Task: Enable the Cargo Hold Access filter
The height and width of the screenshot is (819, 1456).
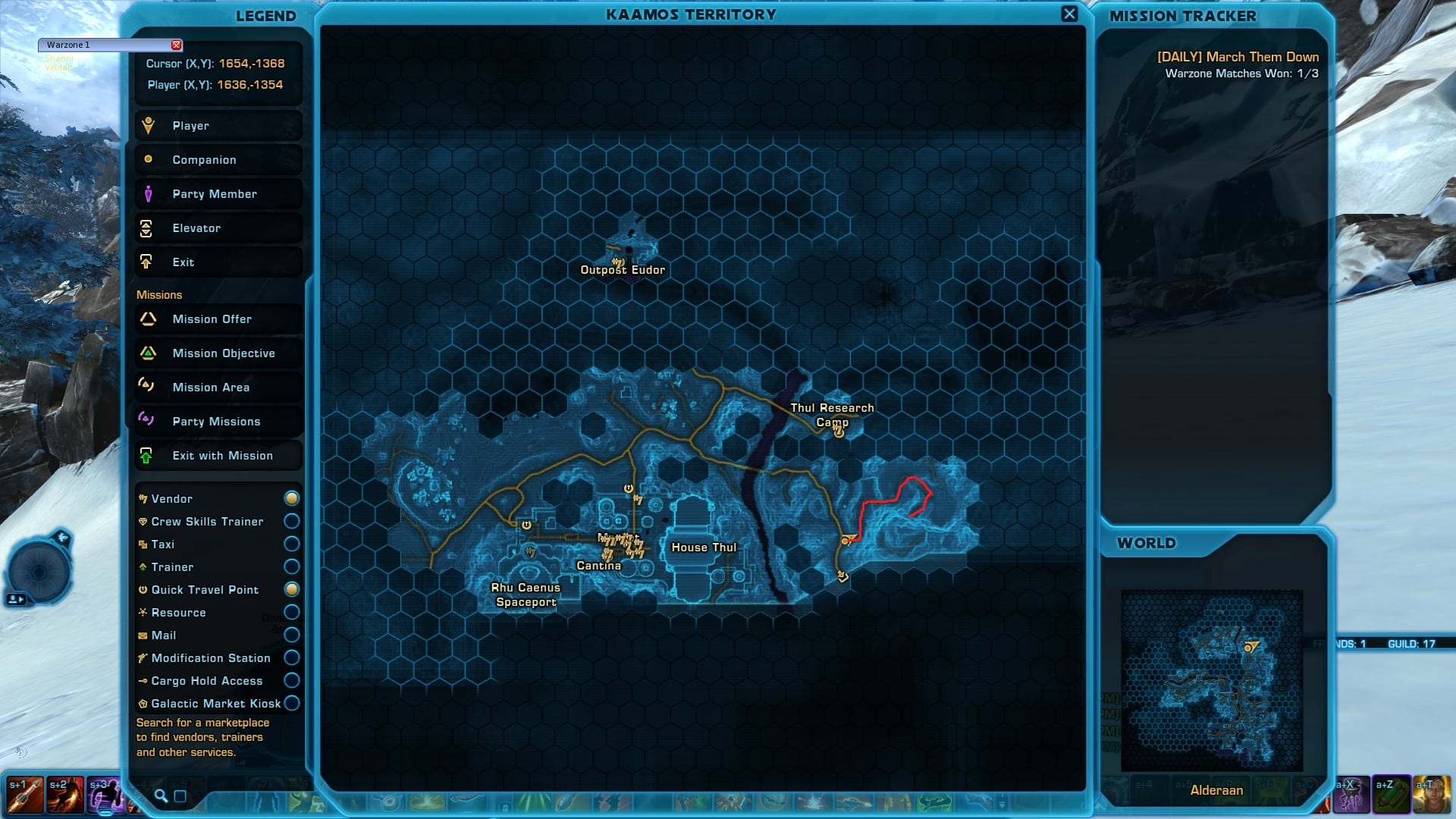Action: tap(291, 680)
